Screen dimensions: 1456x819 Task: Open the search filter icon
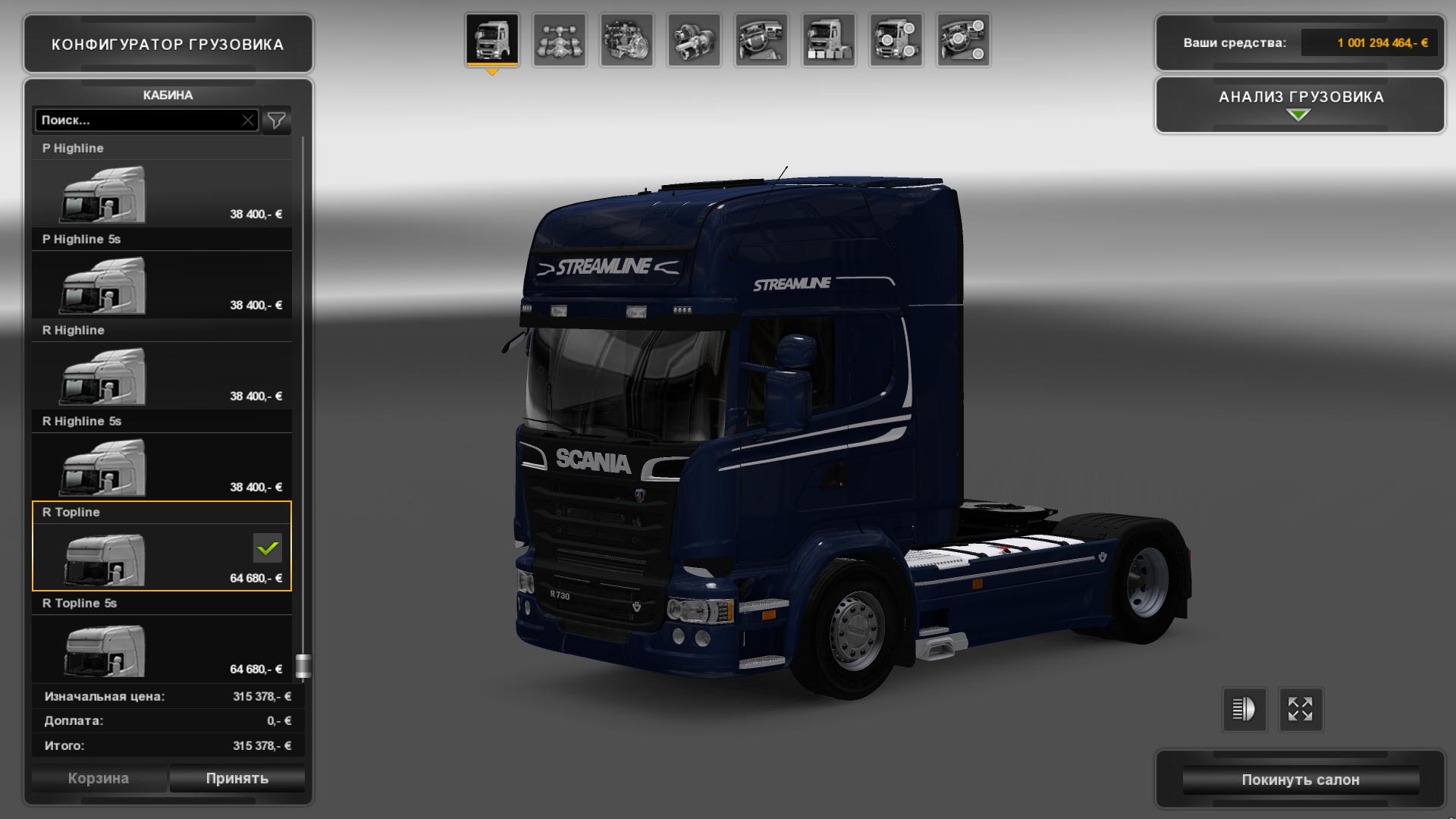click(277, 120)
